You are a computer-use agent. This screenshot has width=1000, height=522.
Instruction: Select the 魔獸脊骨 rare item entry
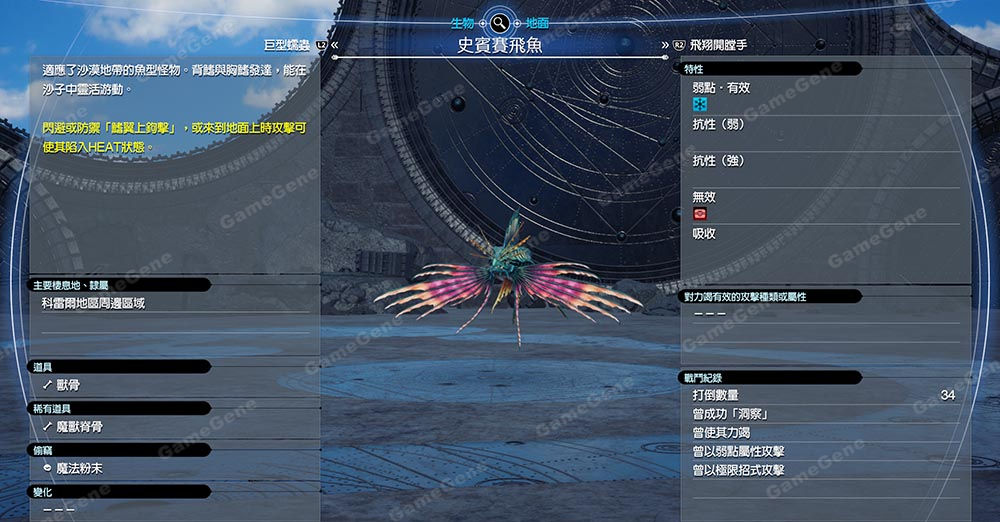pos(80,426)
